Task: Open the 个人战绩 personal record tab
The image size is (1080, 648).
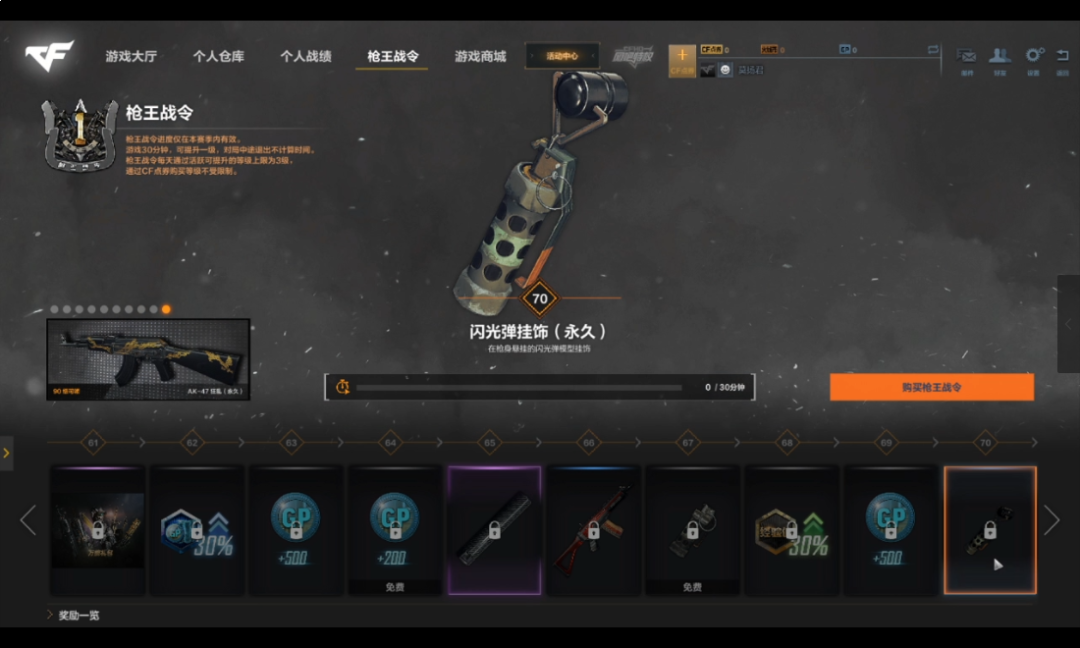Action: 305,57
